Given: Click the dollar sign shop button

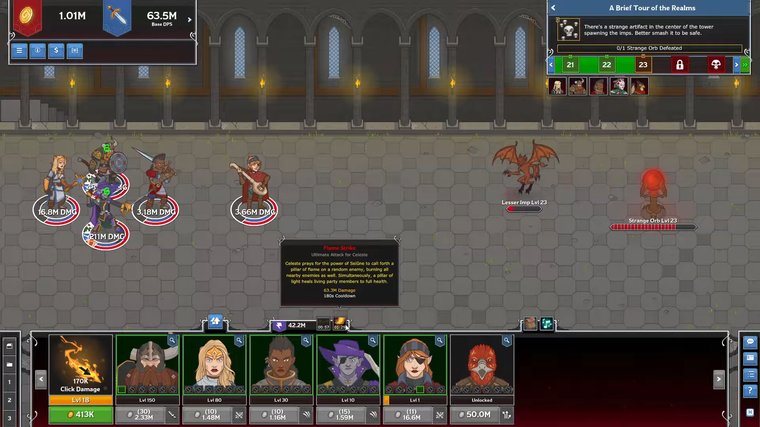Looking at the screenshot, I should (56, 49).
